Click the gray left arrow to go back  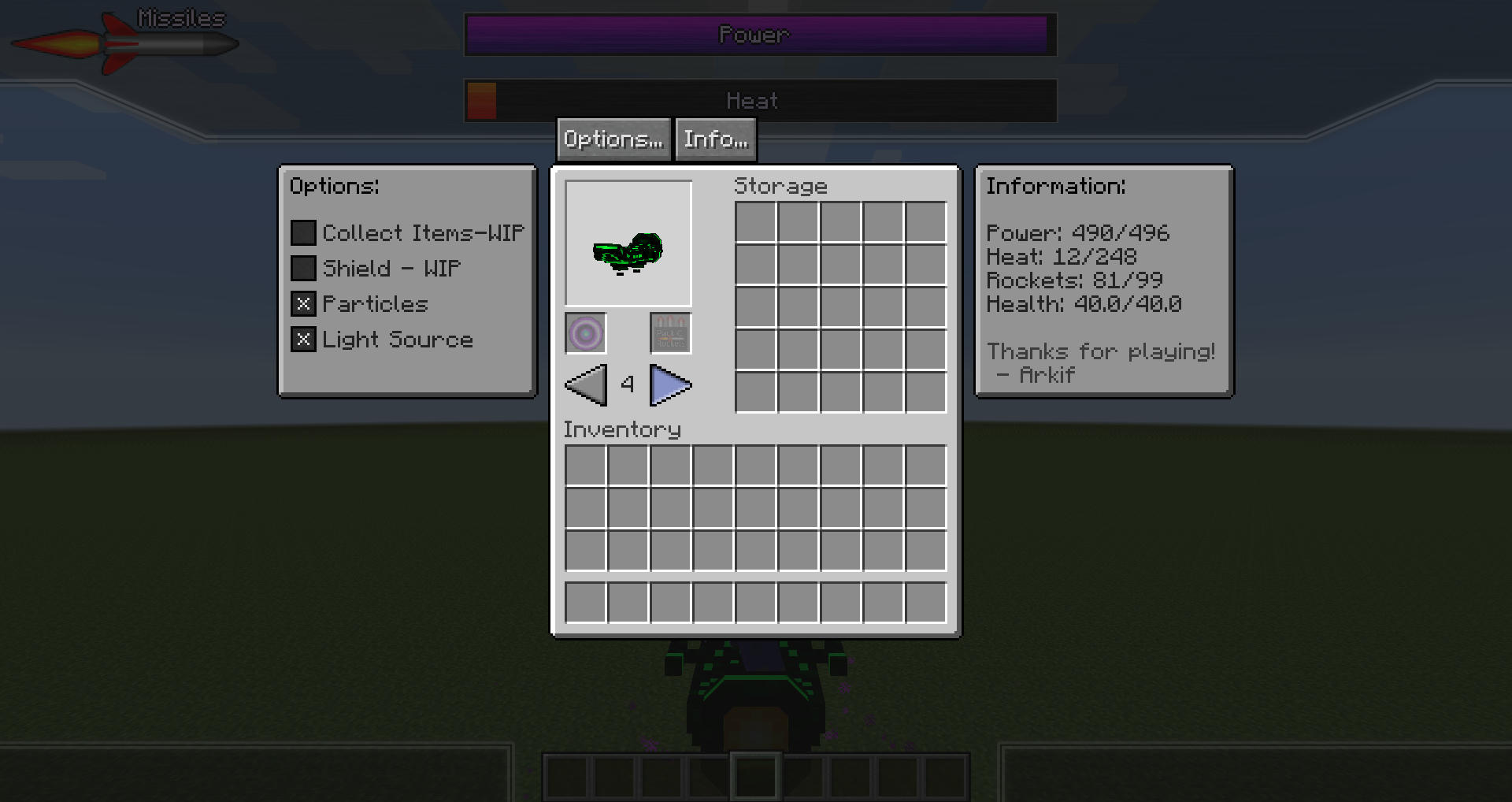[584, 385]
